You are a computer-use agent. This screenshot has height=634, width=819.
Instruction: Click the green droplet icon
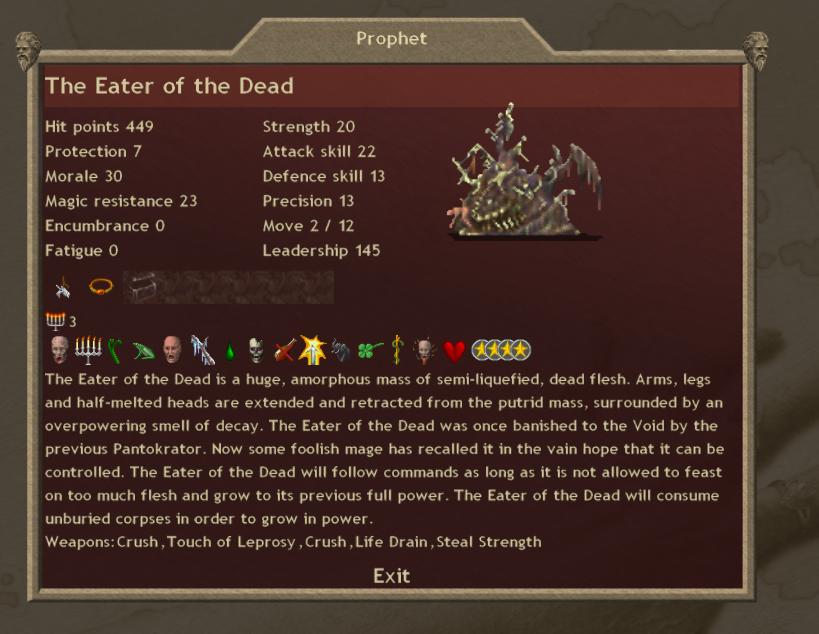tap(230, 352)
